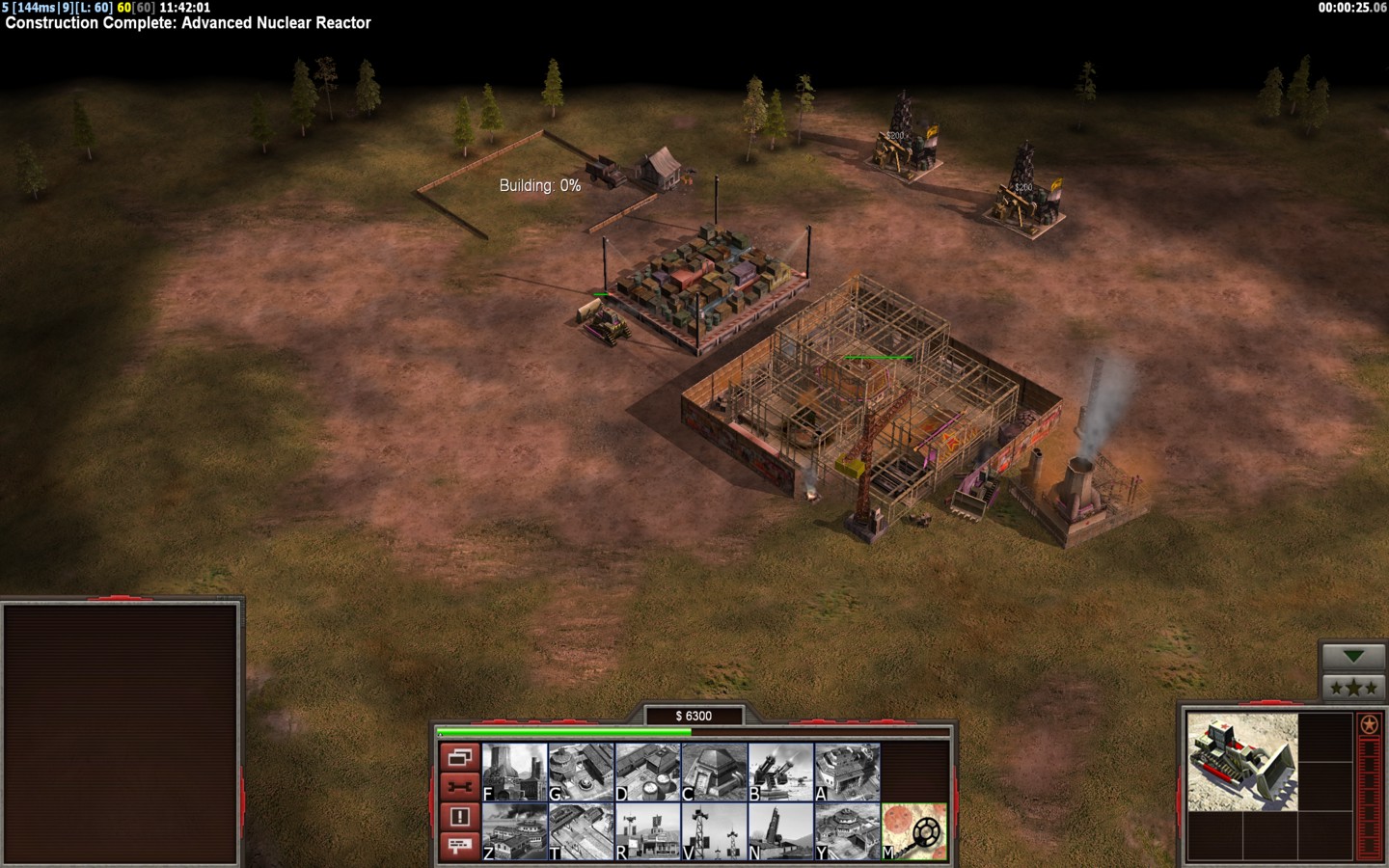This screenshot has width=1389, height=868.
Task: Choose the building icon with hotkey G
Action: pos(582,772)
